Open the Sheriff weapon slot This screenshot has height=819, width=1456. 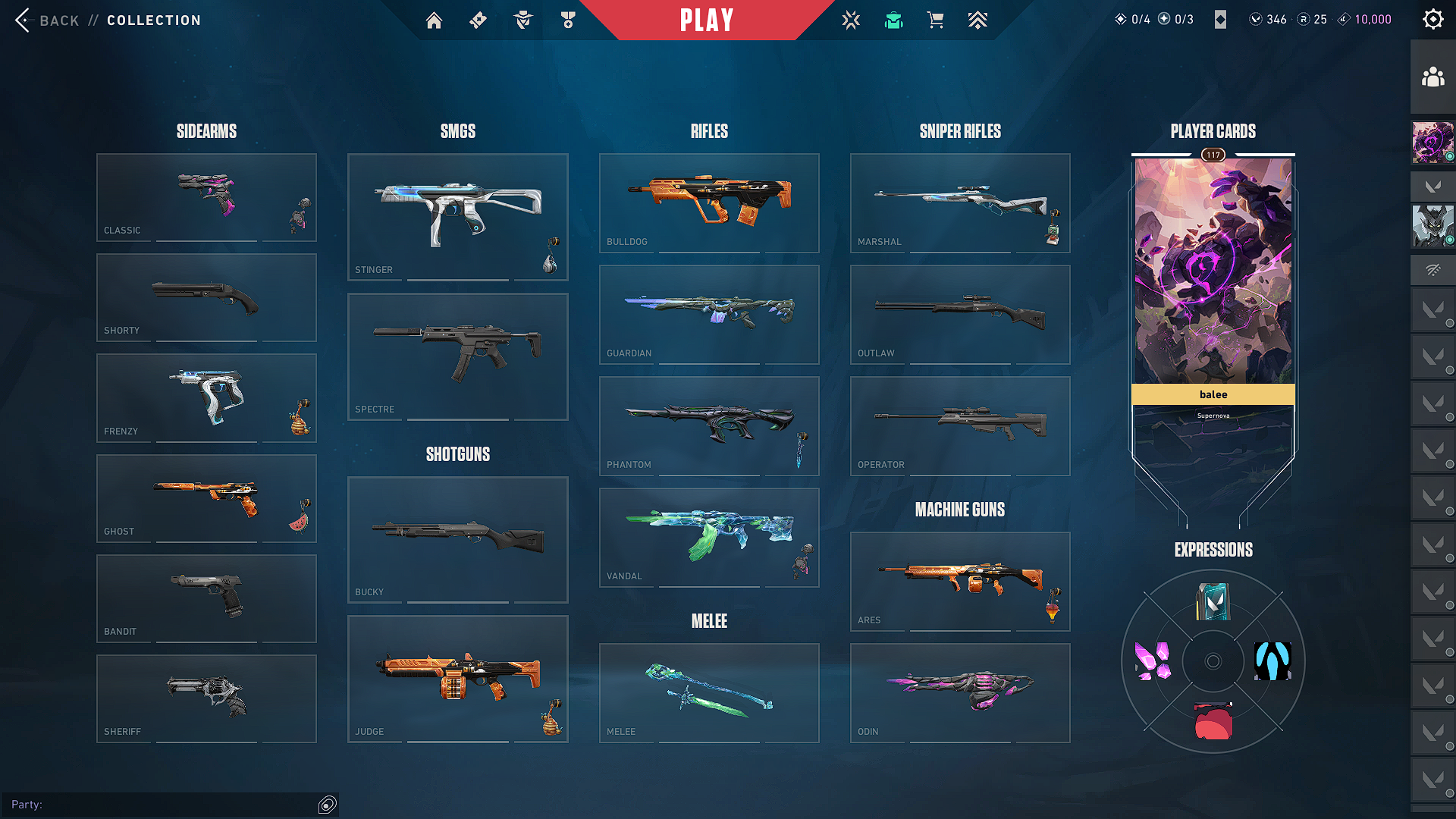coord(206,698)
